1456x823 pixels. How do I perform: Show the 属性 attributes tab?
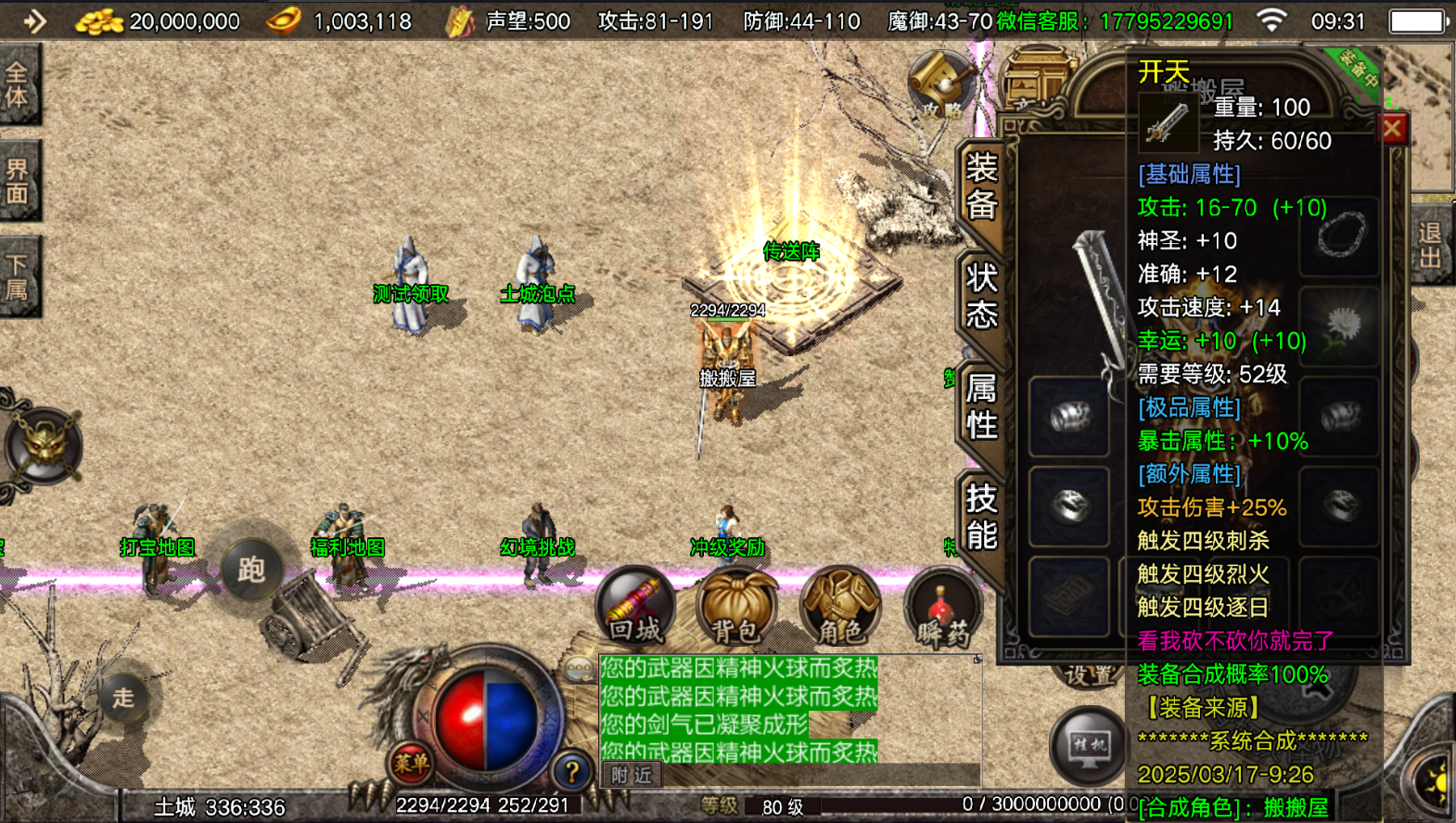[981, 405]
